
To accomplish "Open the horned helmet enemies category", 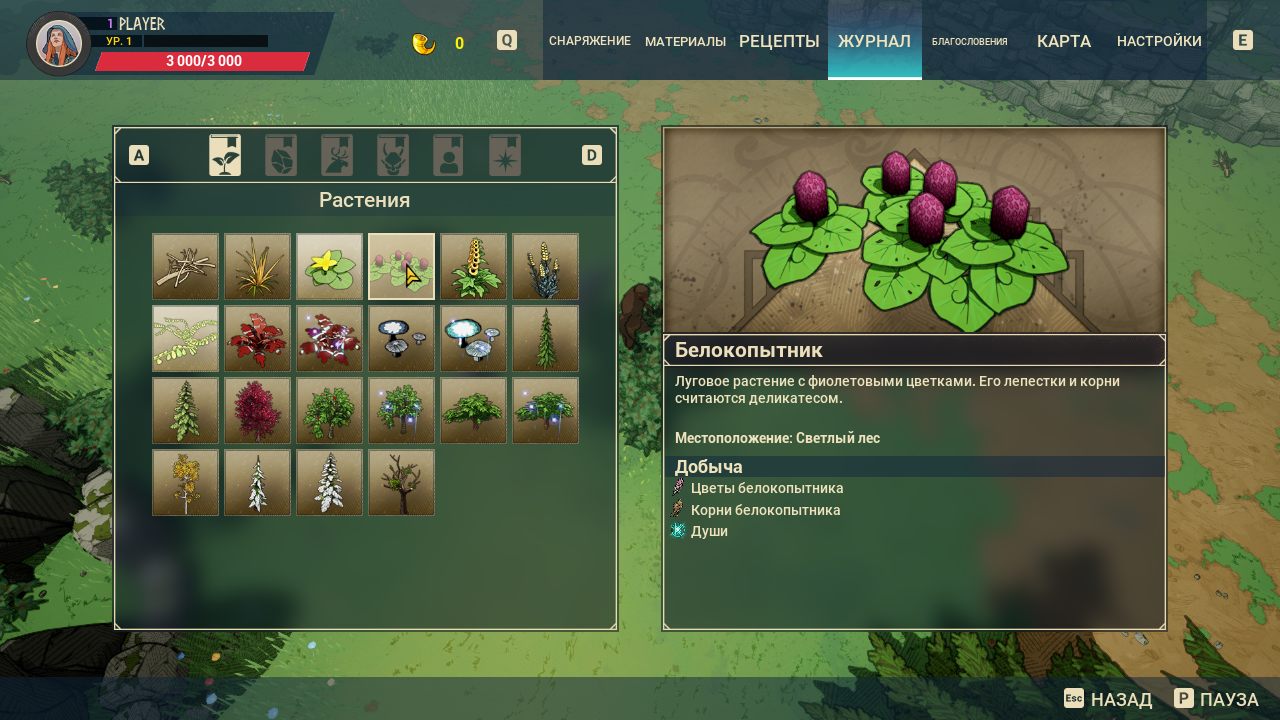I will (393, 156).
